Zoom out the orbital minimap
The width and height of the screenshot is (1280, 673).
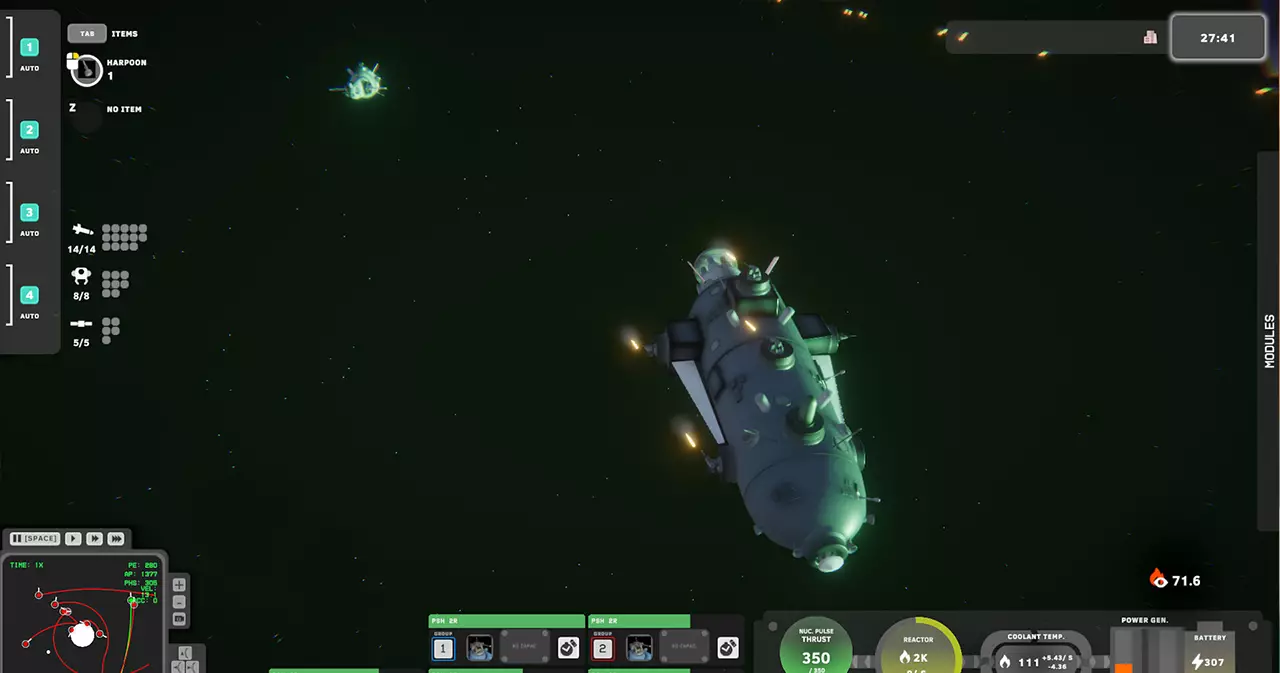tap(179, 602)
